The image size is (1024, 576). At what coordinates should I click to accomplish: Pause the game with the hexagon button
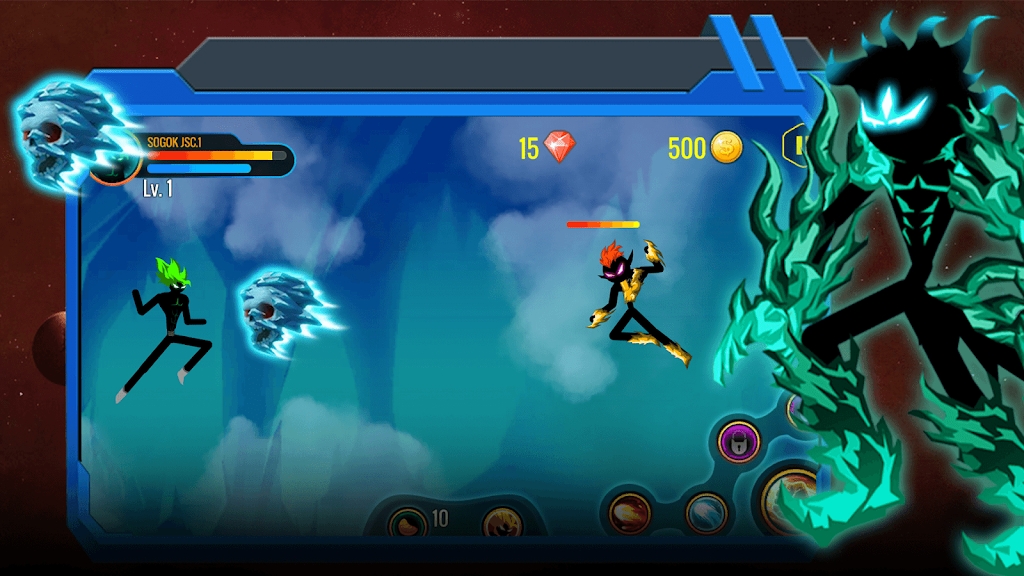[797, 148]
